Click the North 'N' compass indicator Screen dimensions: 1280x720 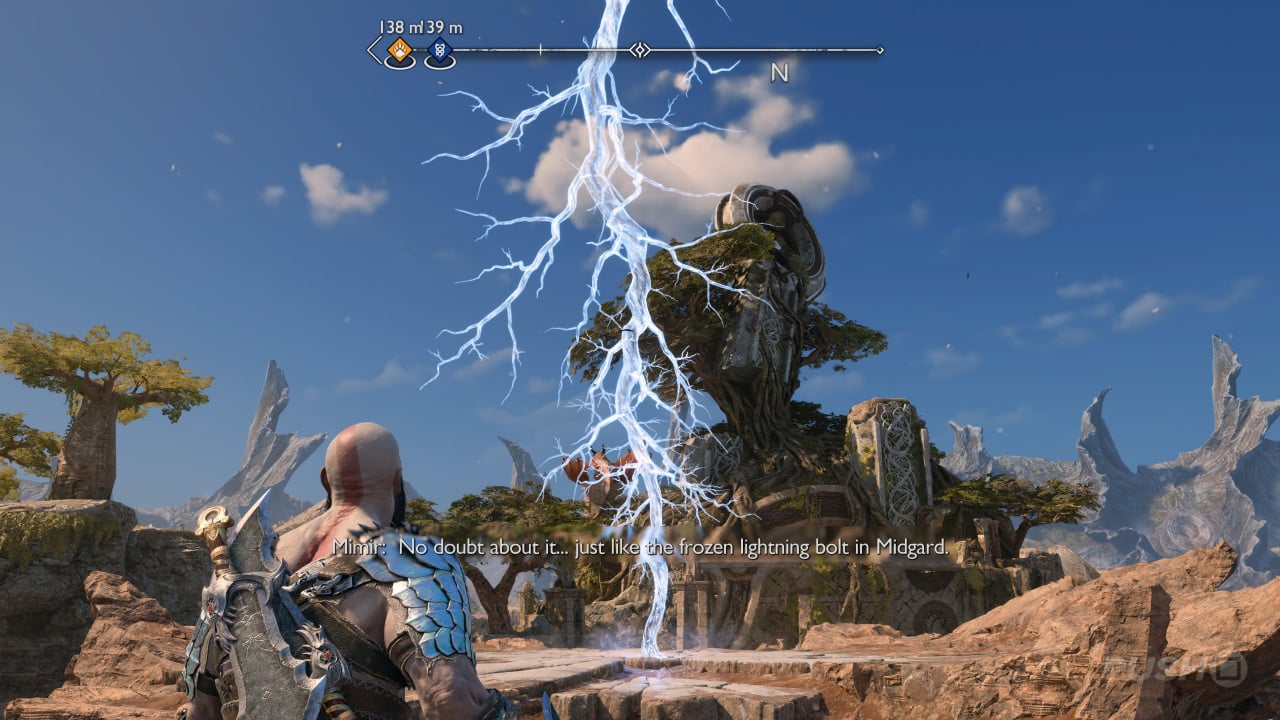coord(780,72)
